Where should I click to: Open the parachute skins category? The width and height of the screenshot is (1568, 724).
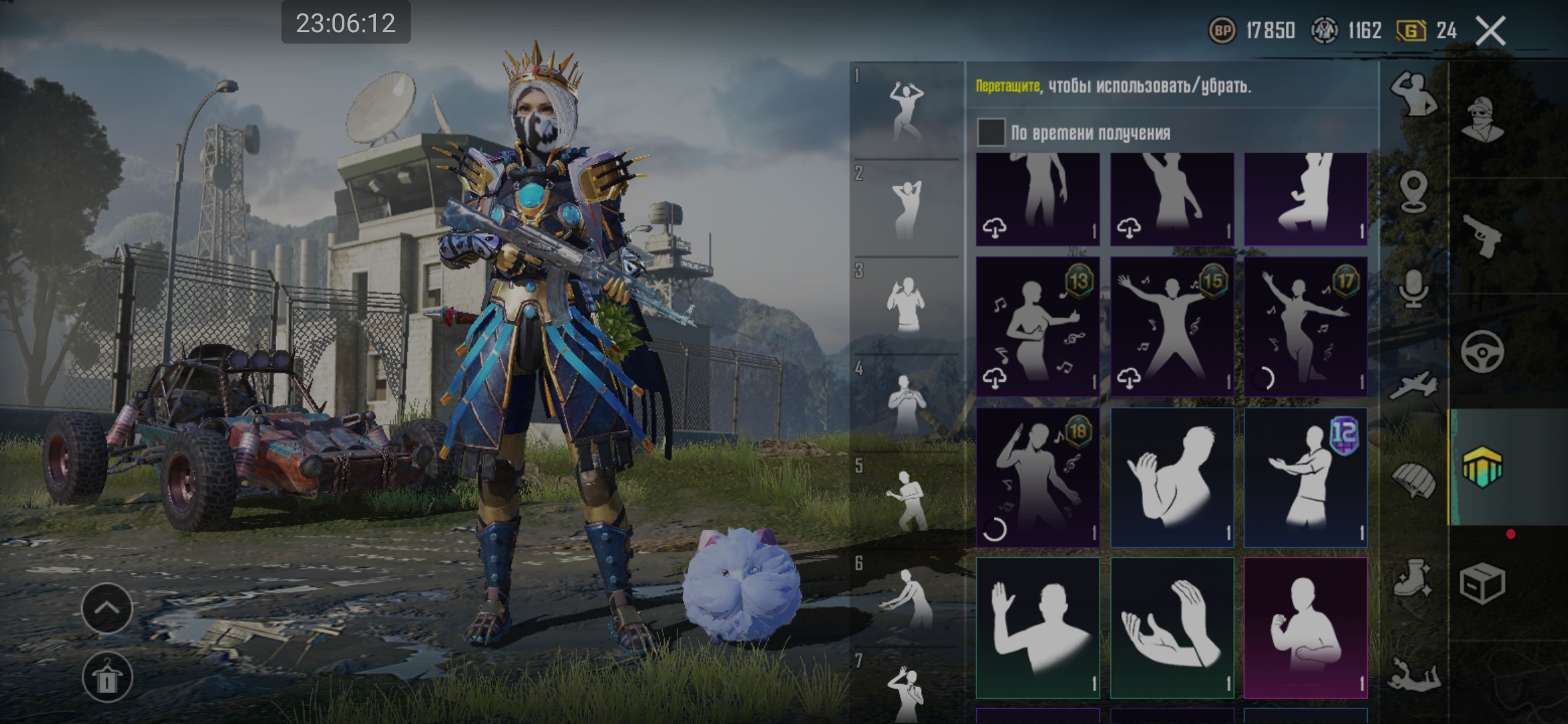(x=1413, y=481)
